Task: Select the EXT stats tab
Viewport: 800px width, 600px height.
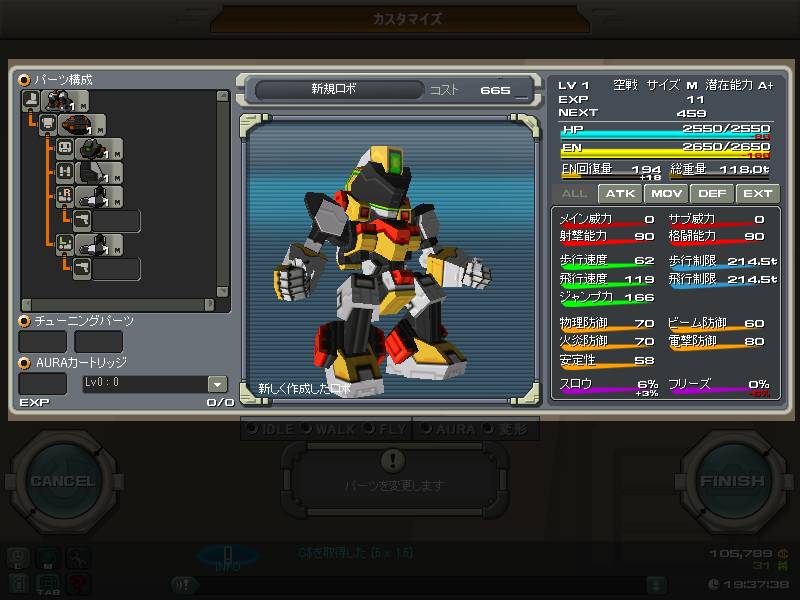Action: 757,193
